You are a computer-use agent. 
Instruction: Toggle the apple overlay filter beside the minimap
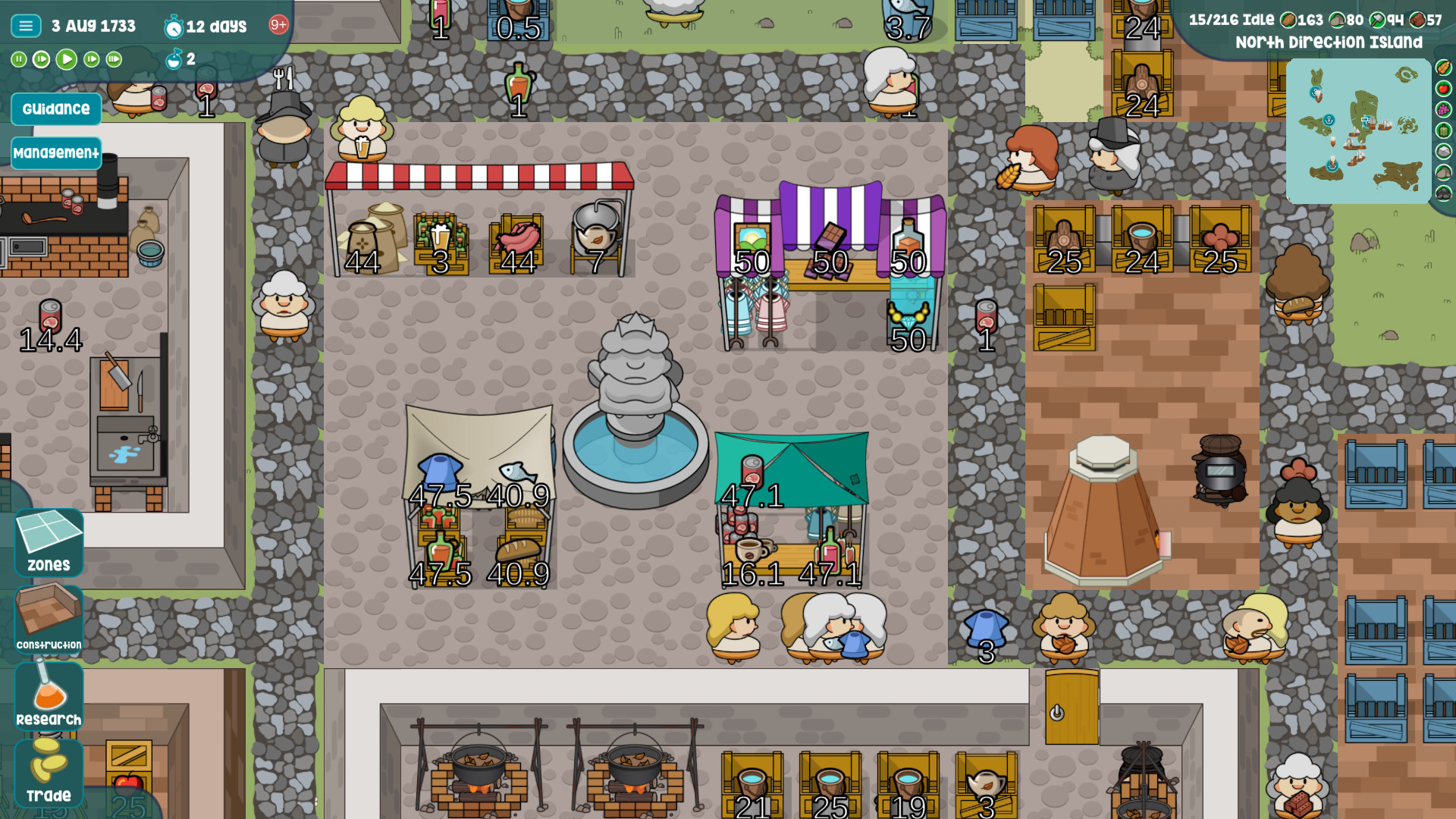[1443, 88]
